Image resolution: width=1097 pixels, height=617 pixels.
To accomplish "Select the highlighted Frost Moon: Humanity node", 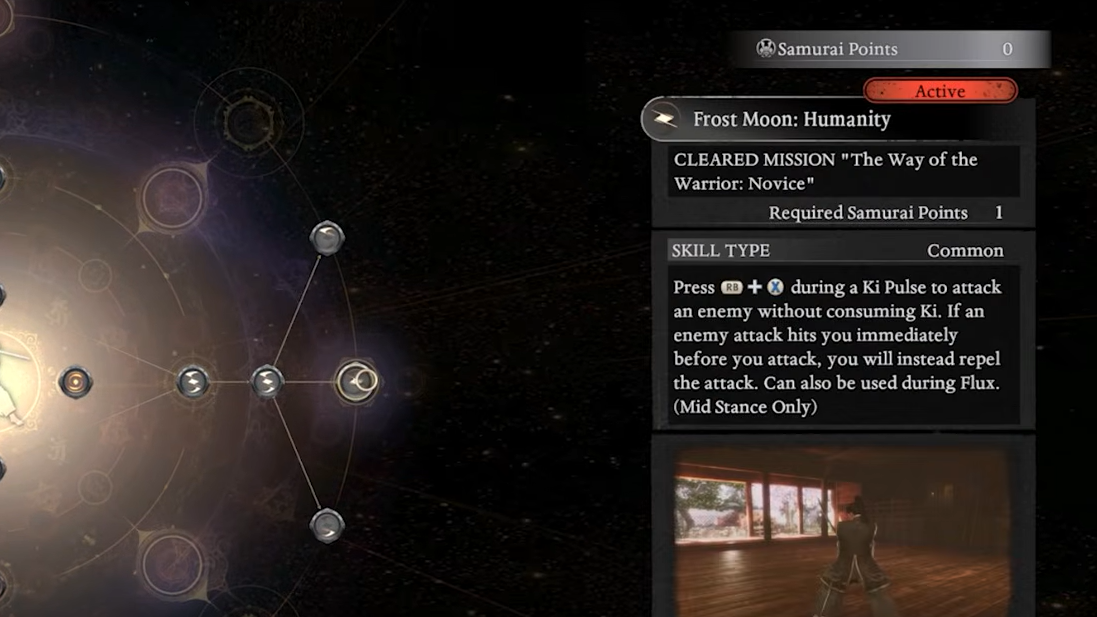I will coord(356,381).
